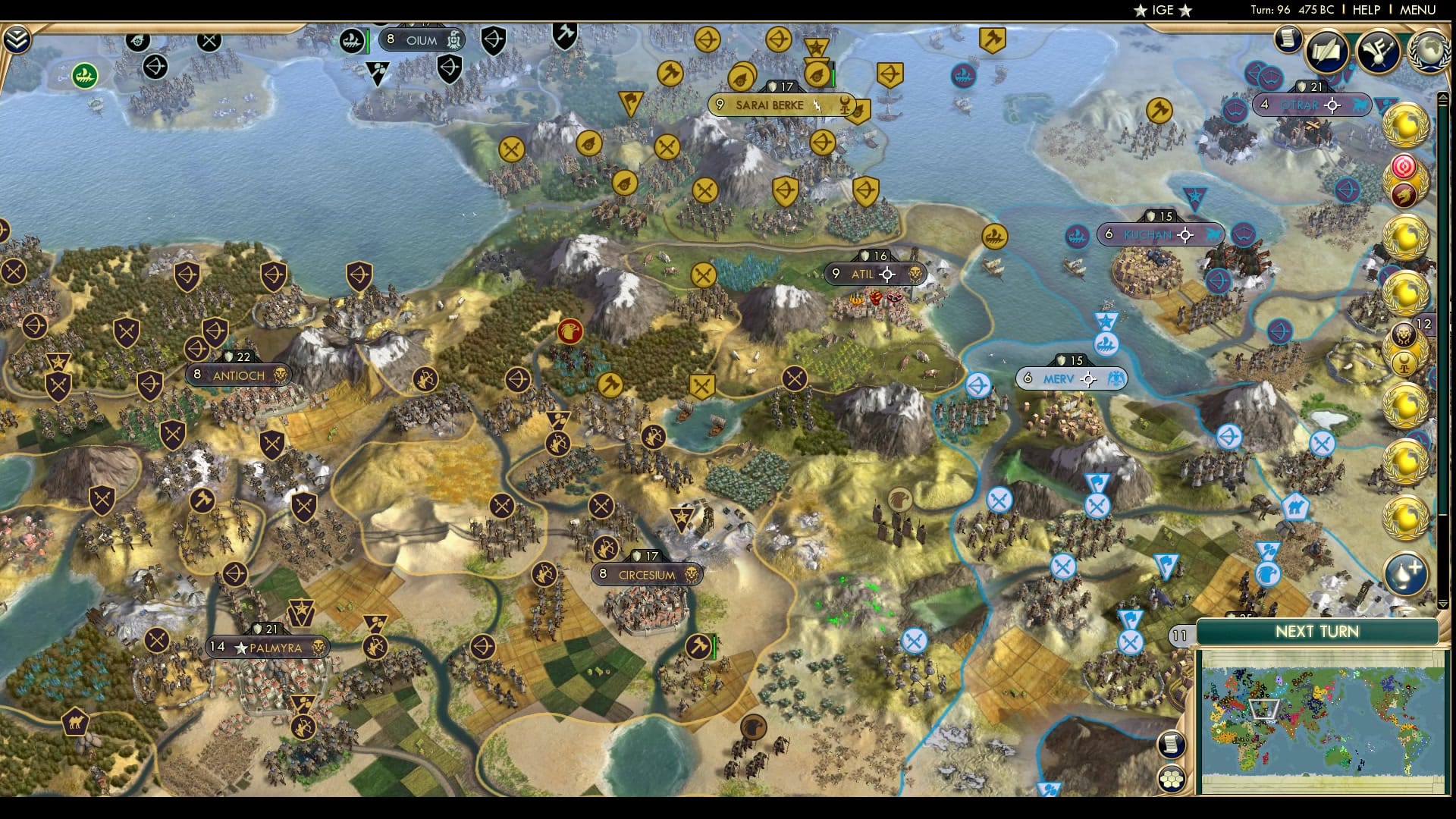The image size is (1456, 819).
Task: Open the HELP panel
Action: [x=1367, y=11]
